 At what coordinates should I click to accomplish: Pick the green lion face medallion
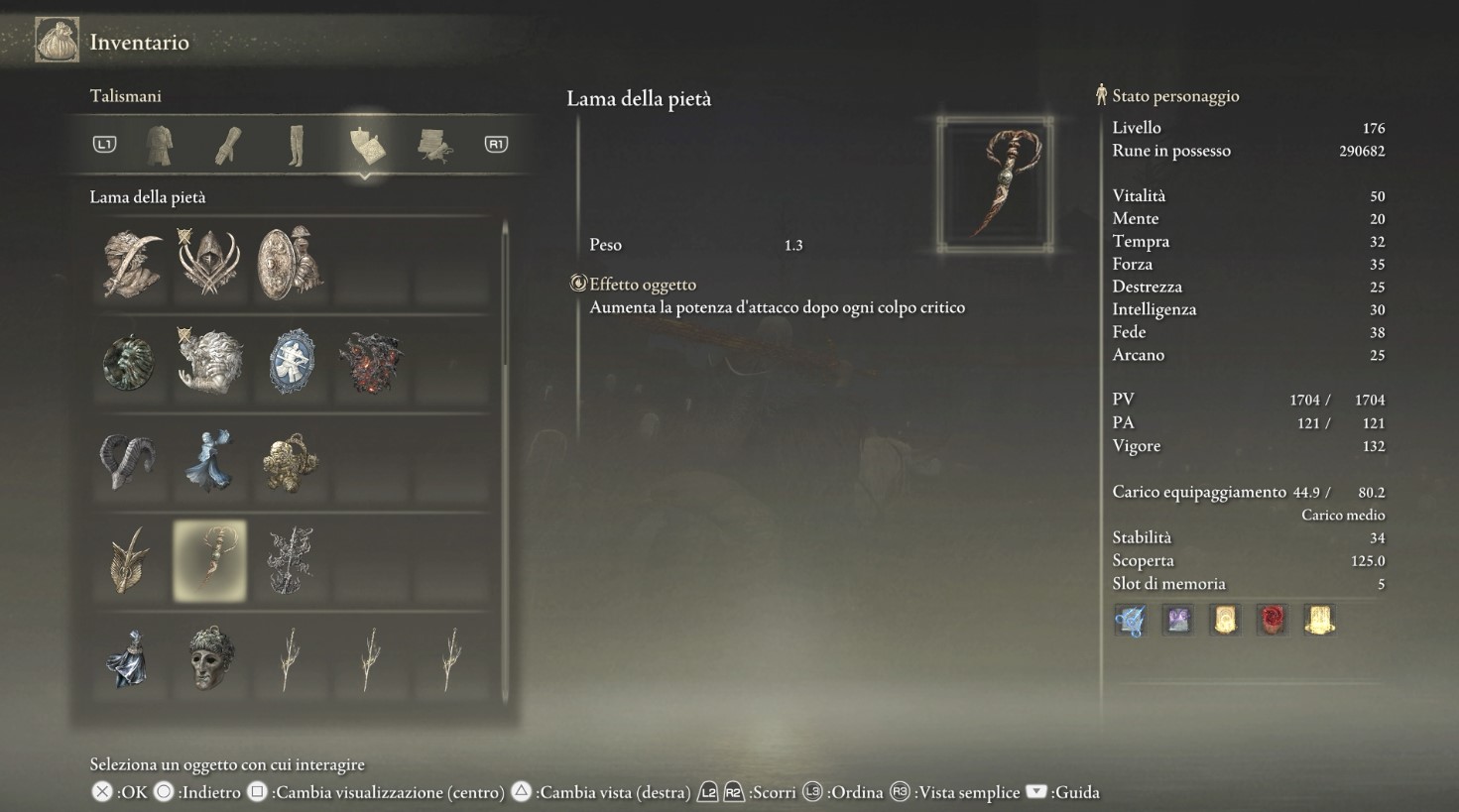click(x=129, y=362)
